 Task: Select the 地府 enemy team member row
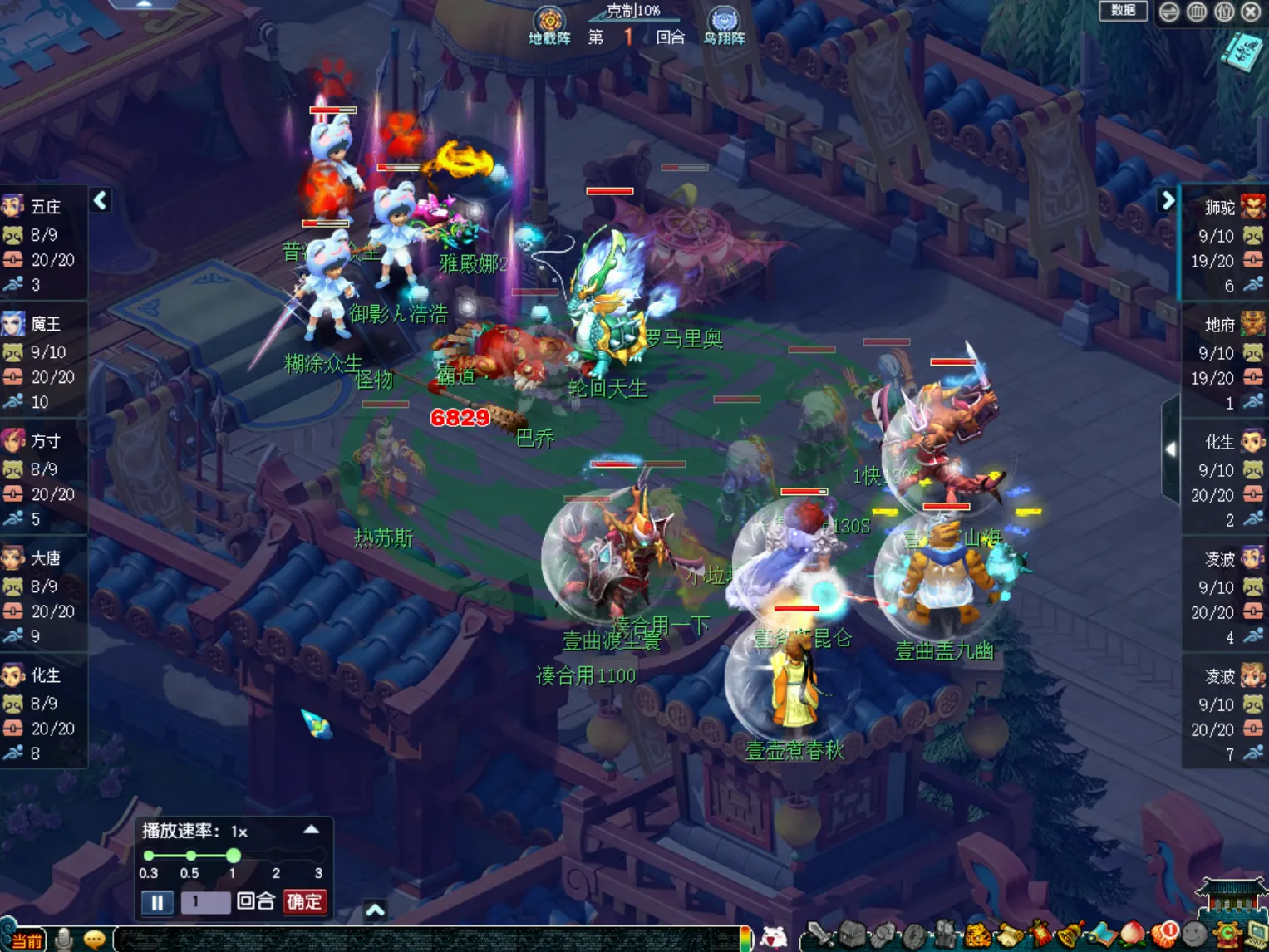pyautogui.click(x=1225, y=363)
